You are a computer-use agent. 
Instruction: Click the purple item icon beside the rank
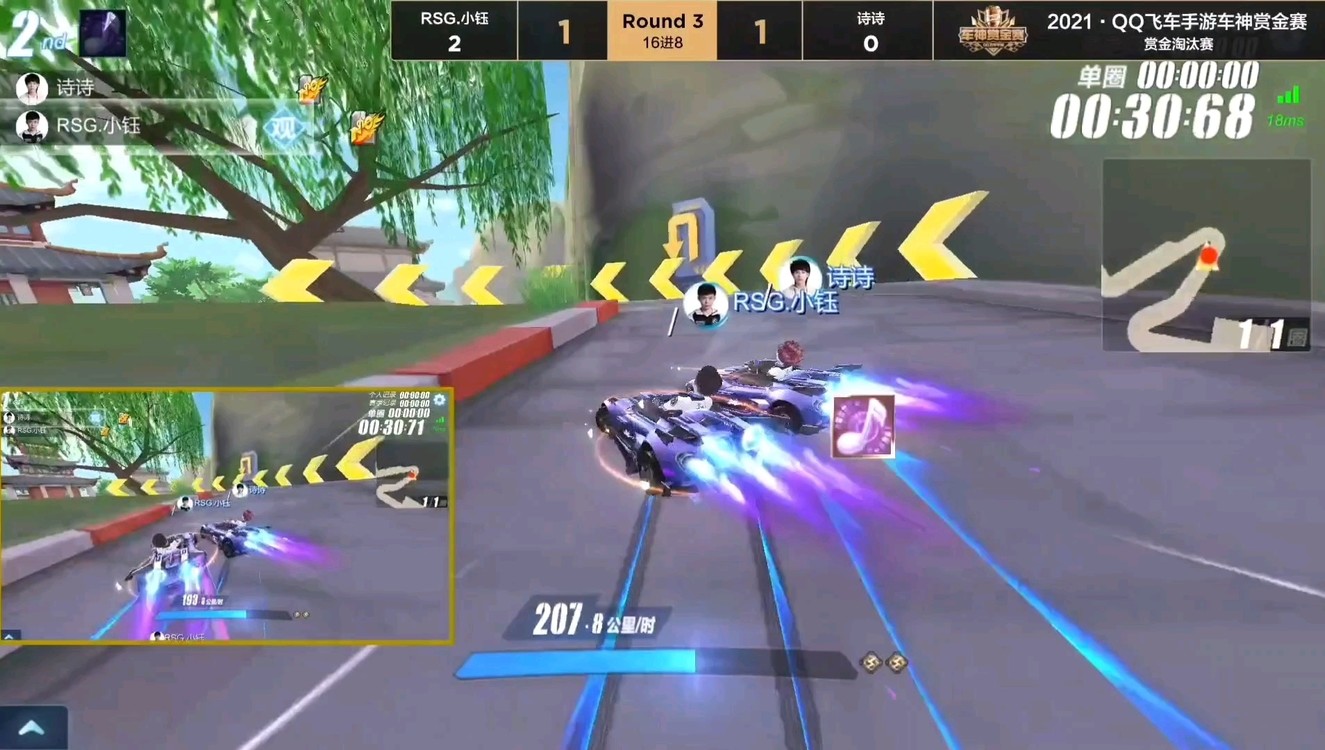102,33
